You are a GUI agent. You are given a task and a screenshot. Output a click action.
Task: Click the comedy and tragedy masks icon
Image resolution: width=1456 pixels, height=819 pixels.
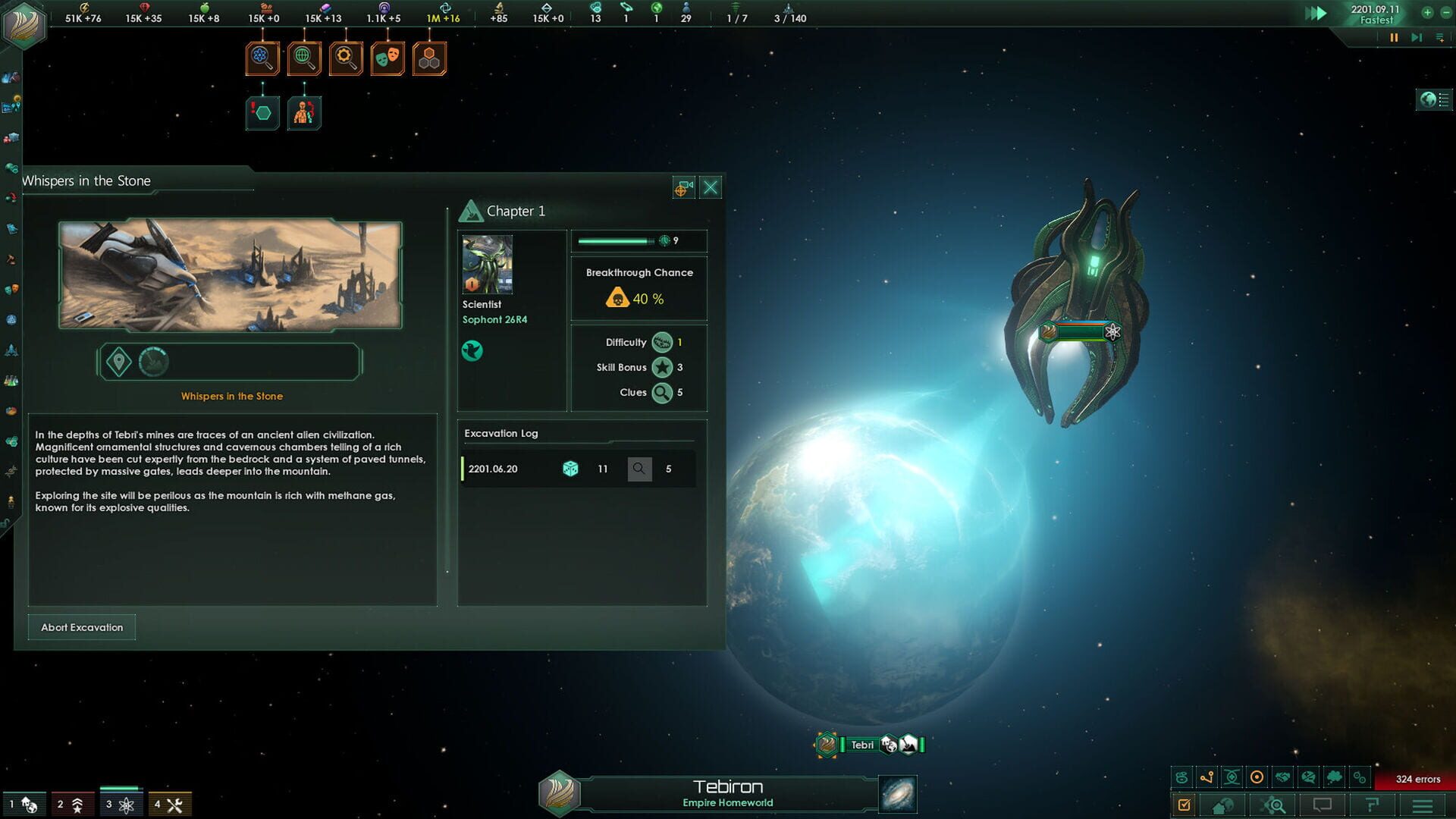click(x=387, y=58)
